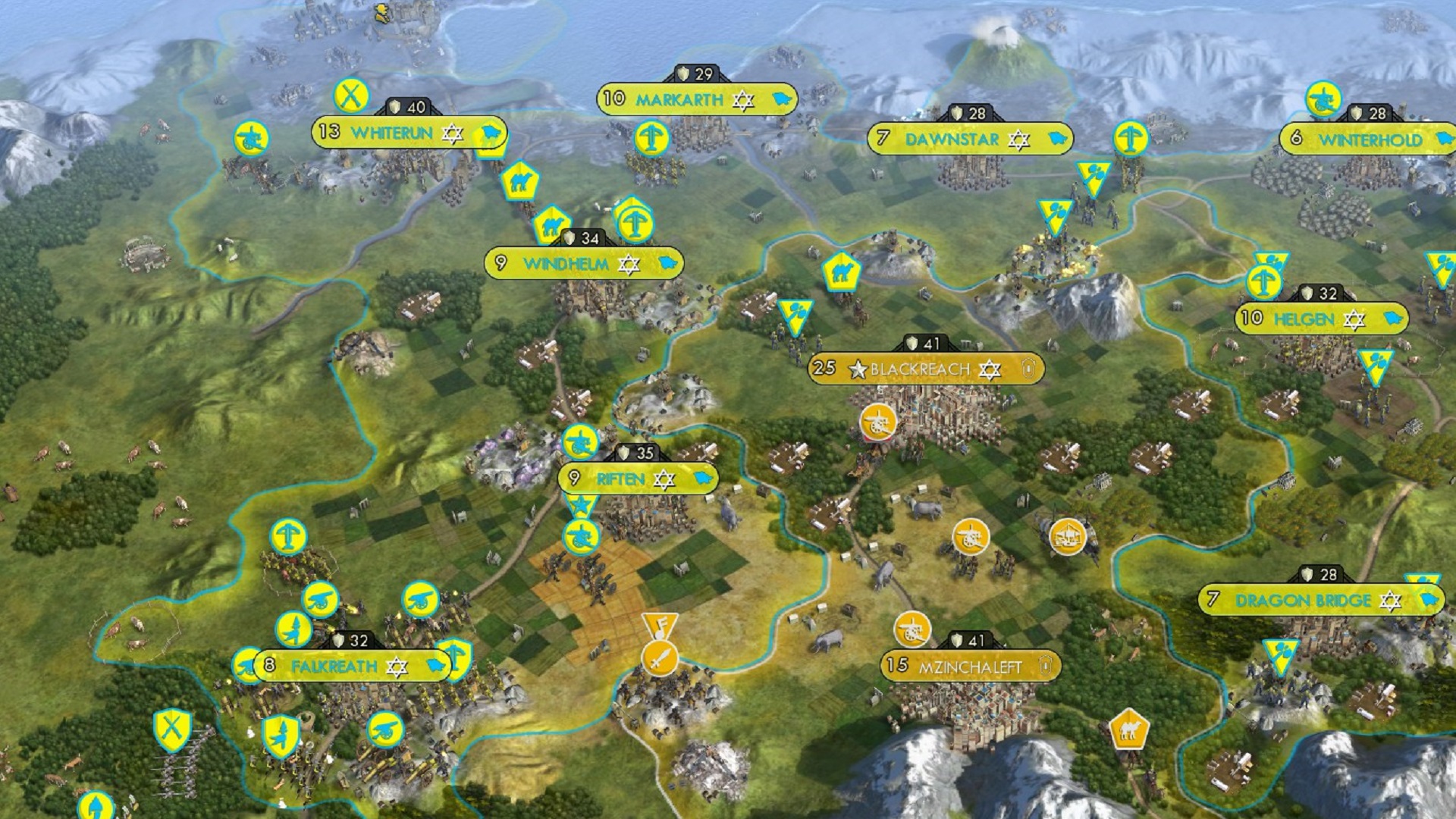Select the blue crossed-swords shield unit flag
The width and height of the screenshot is (1456, 819).
(172, 730)
